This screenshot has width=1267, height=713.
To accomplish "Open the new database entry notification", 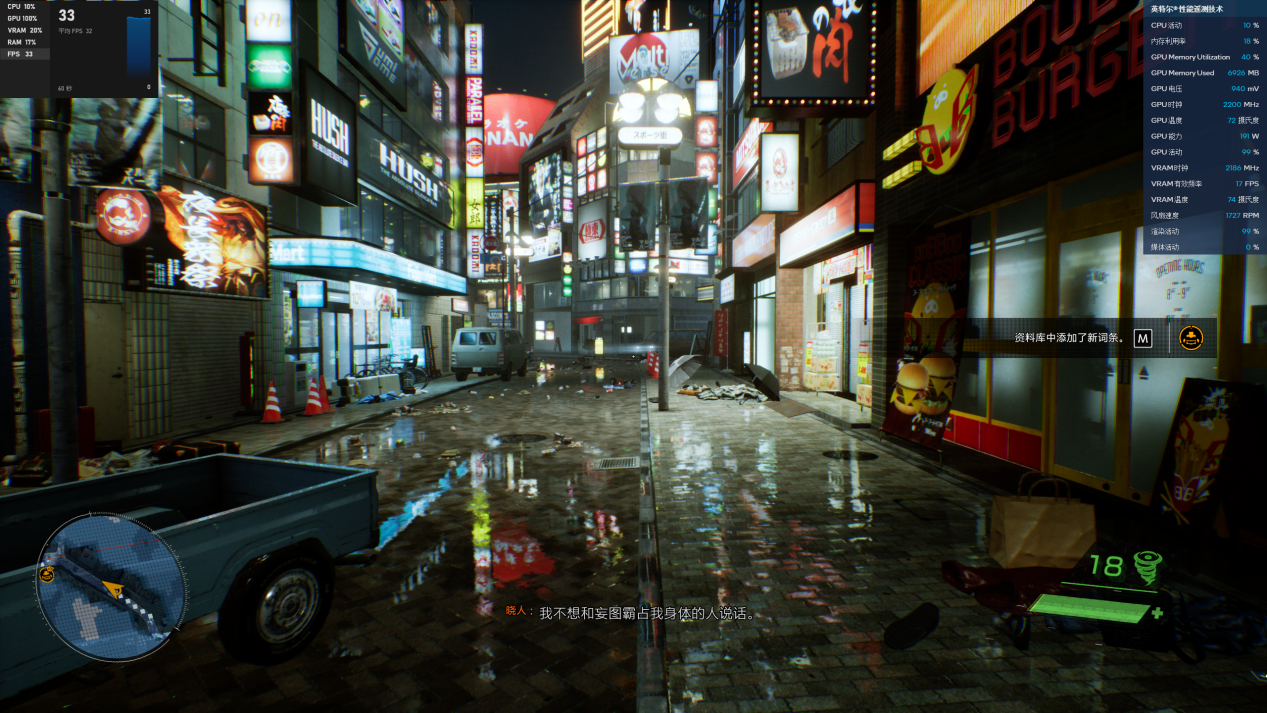I will [1068, 338].
